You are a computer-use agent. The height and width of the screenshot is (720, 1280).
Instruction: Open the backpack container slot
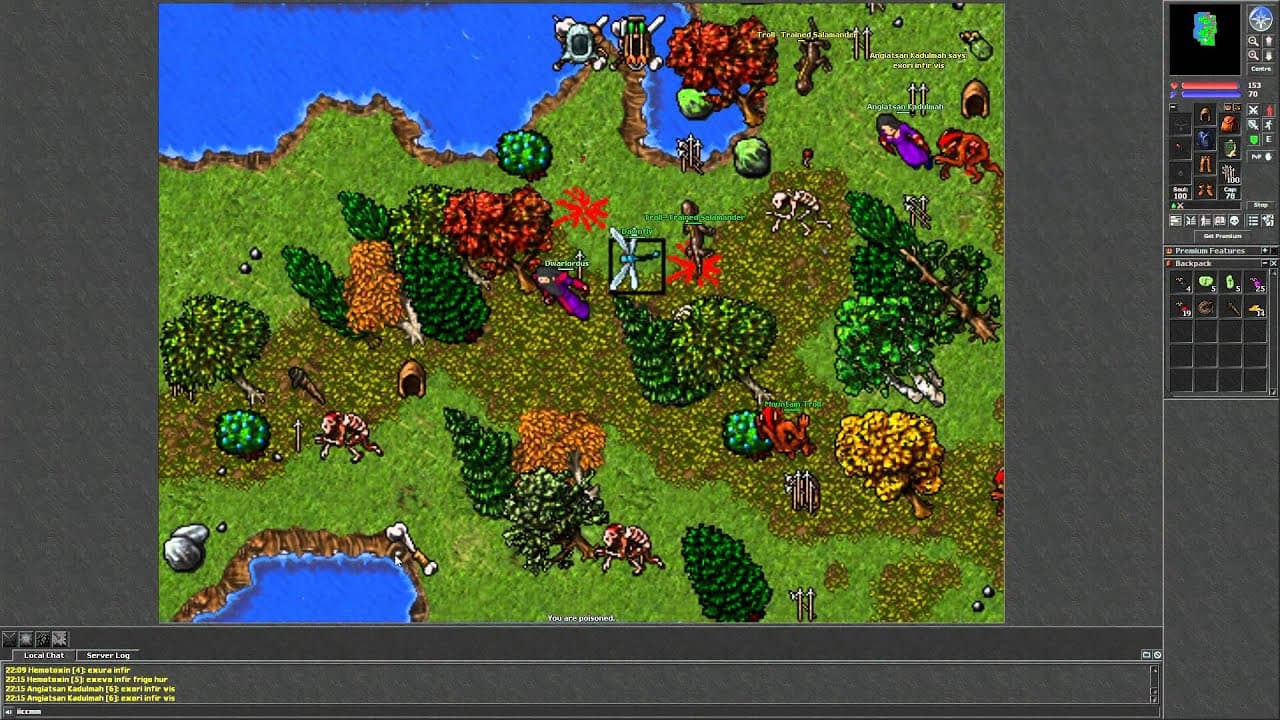tap(1228, 125)
